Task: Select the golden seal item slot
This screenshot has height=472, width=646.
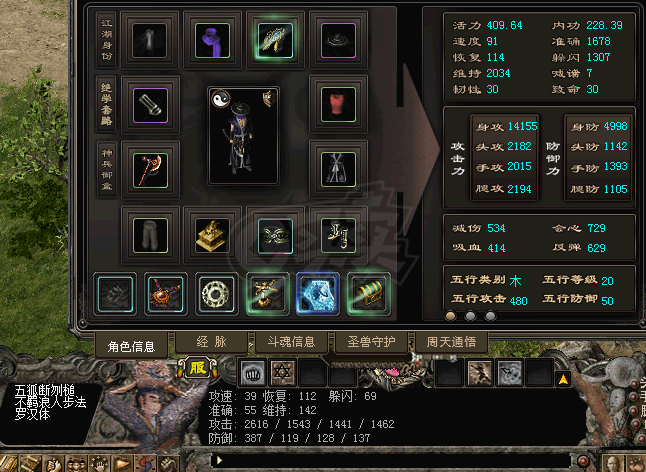Action: click(x=212, y=233)
